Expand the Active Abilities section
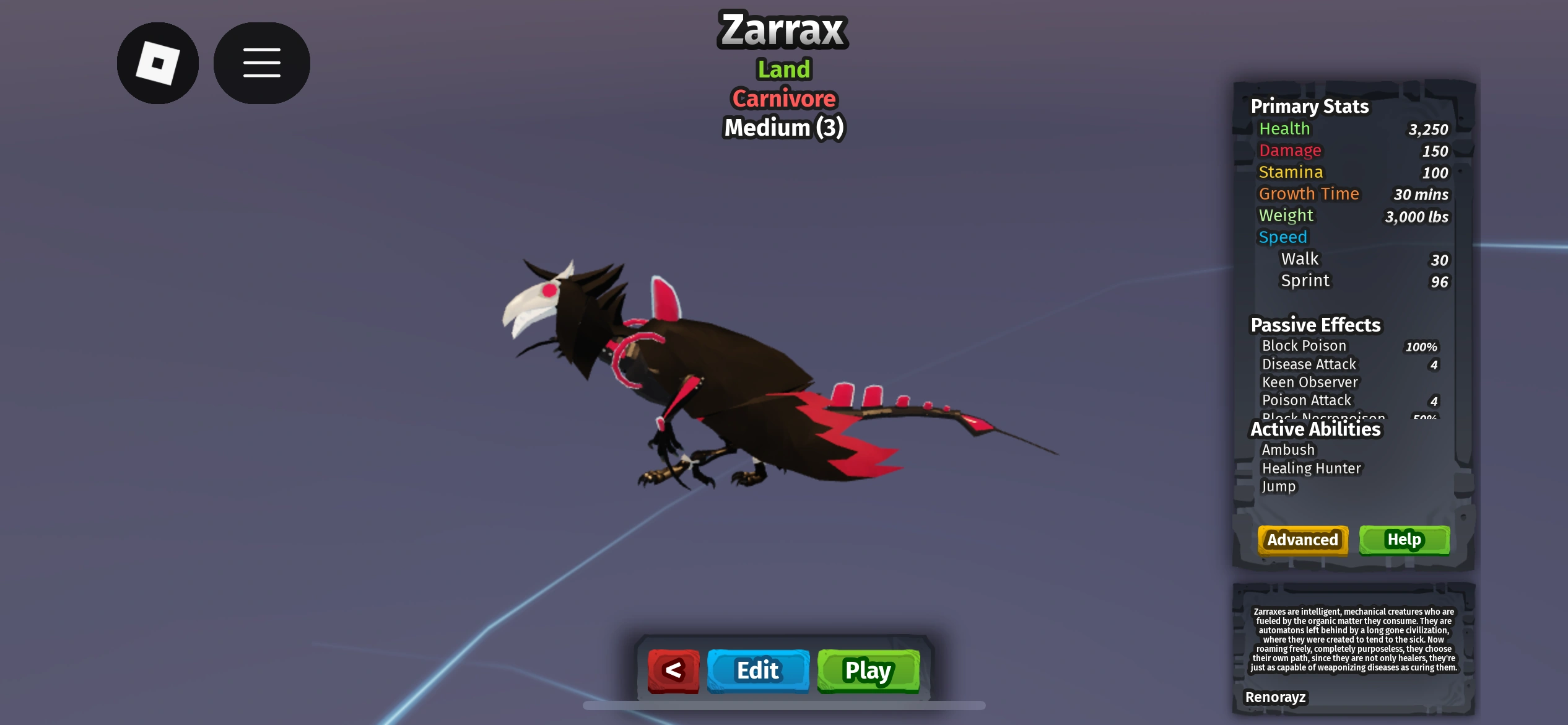The image size is (1568, 725). (x=1315, y=428)
